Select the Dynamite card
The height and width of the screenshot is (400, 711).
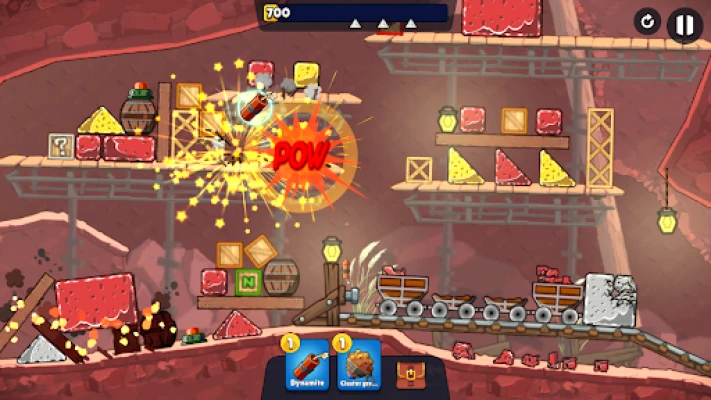pos(304,367)
